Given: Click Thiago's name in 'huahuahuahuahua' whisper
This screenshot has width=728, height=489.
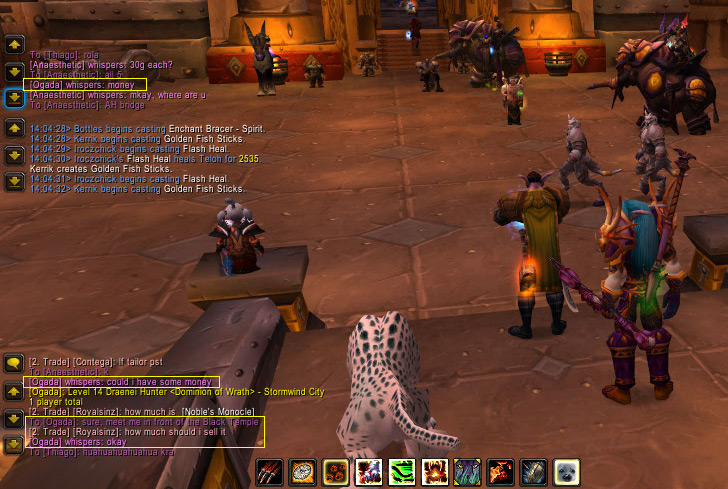Looking at the screenshot, I should coord(60,452).
